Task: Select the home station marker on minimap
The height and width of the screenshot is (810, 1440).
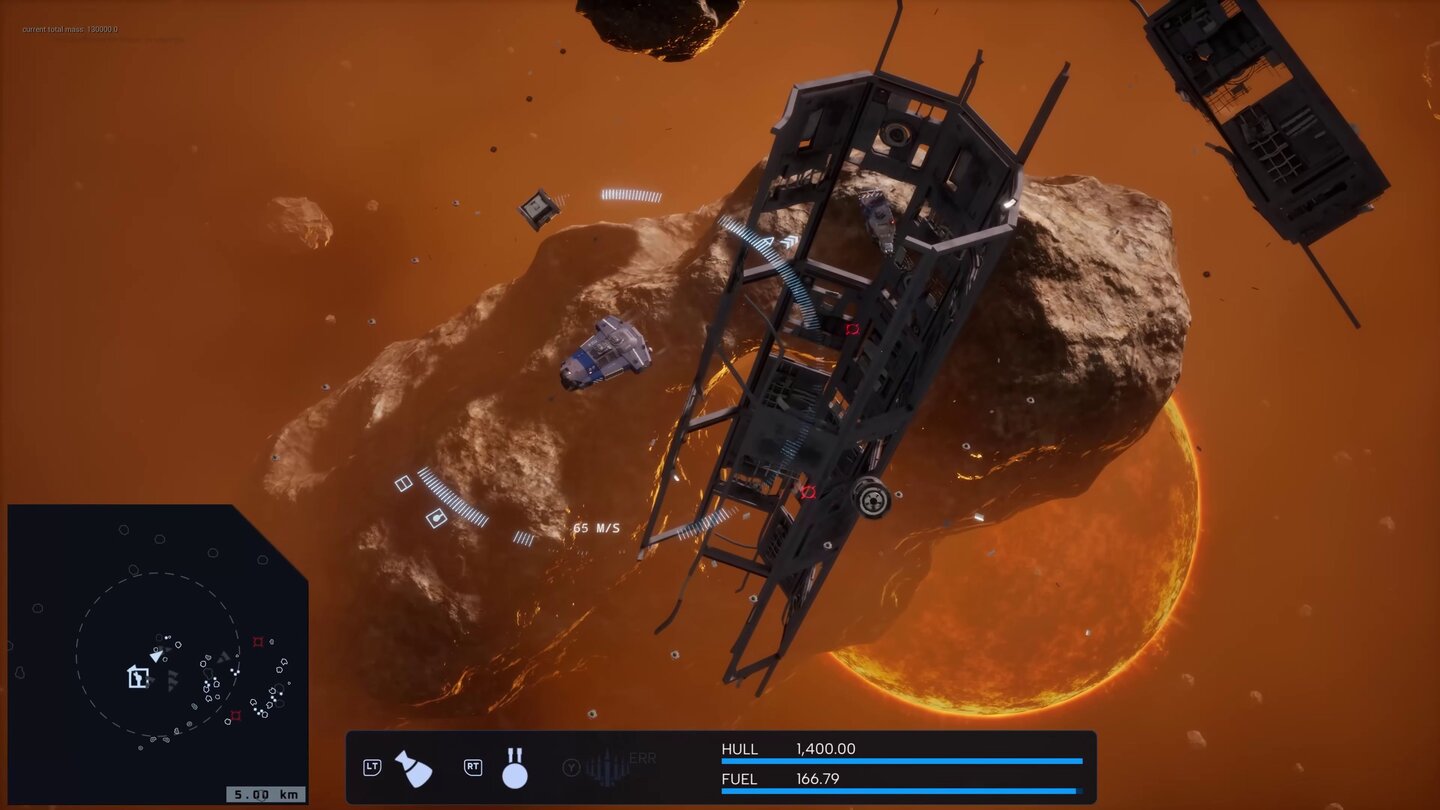Action: (138, 677)
